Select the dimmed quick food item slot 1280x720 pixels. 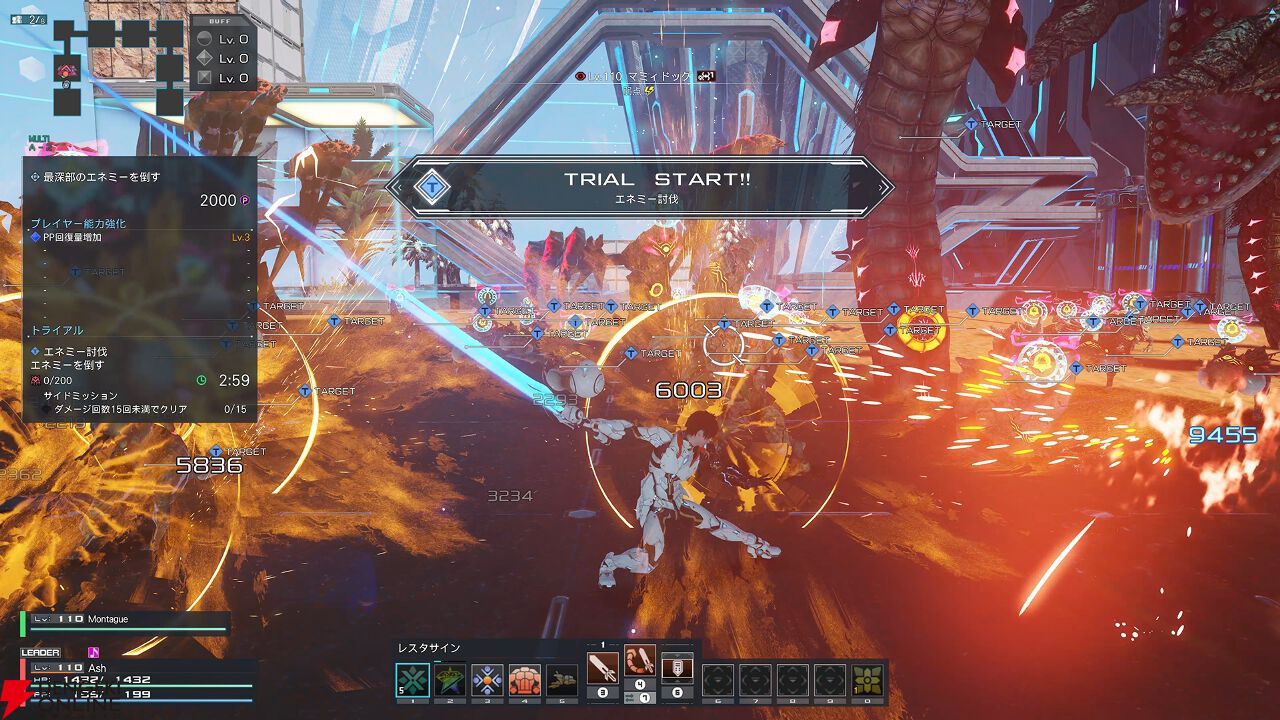click(562, 681)
